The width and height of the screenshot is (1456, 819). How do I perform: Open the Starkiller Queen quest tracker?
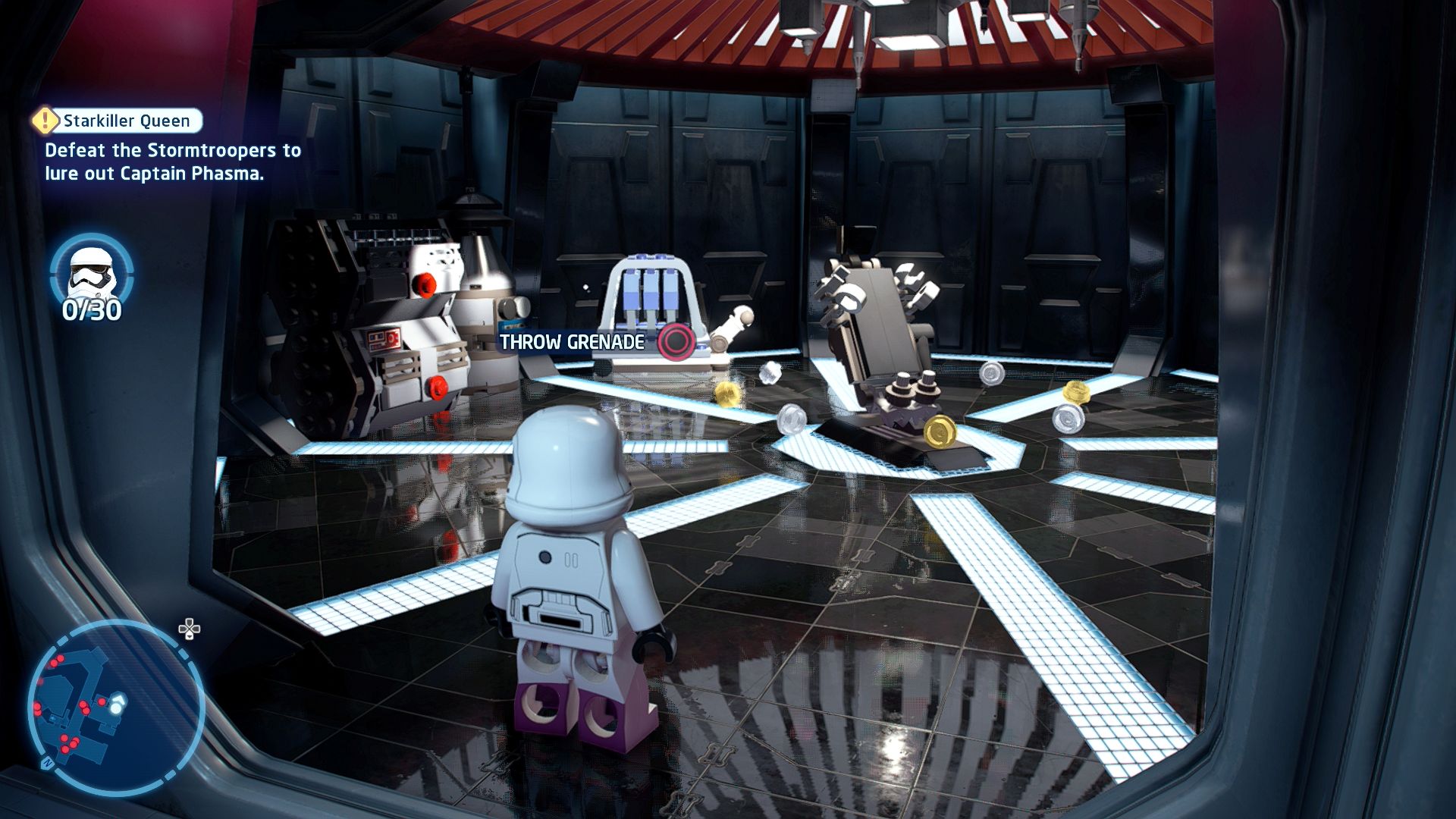pos(118,121)
